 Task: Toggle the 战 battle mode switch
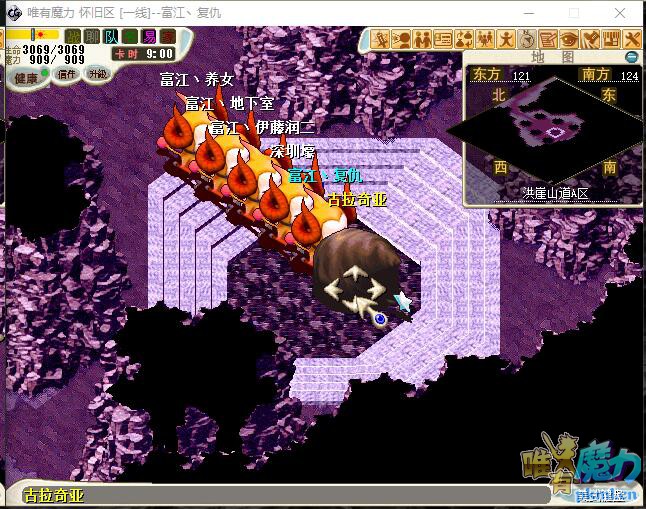73,37
